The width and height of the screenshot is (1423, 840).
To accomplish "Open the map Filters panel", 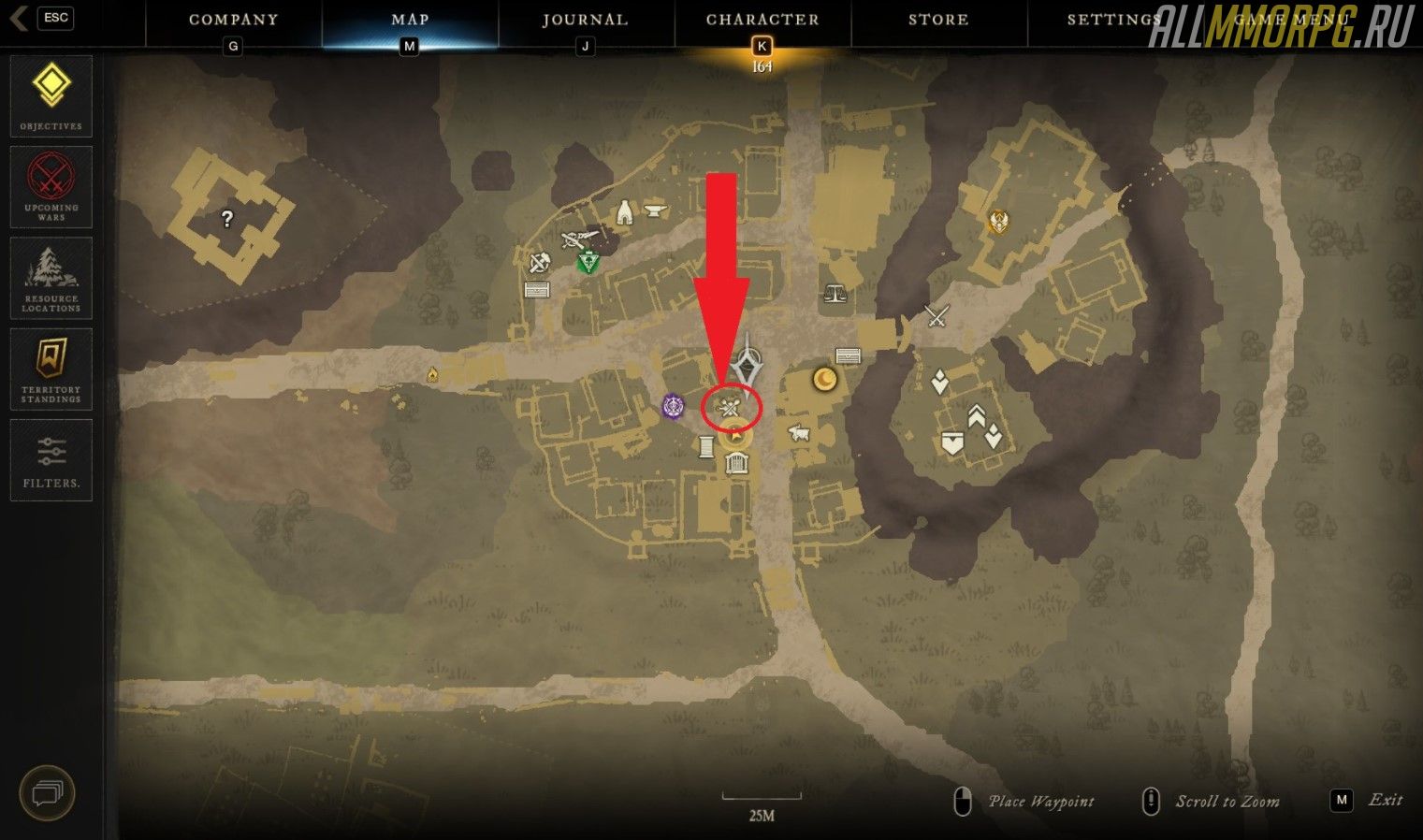I will coord(51,459).
